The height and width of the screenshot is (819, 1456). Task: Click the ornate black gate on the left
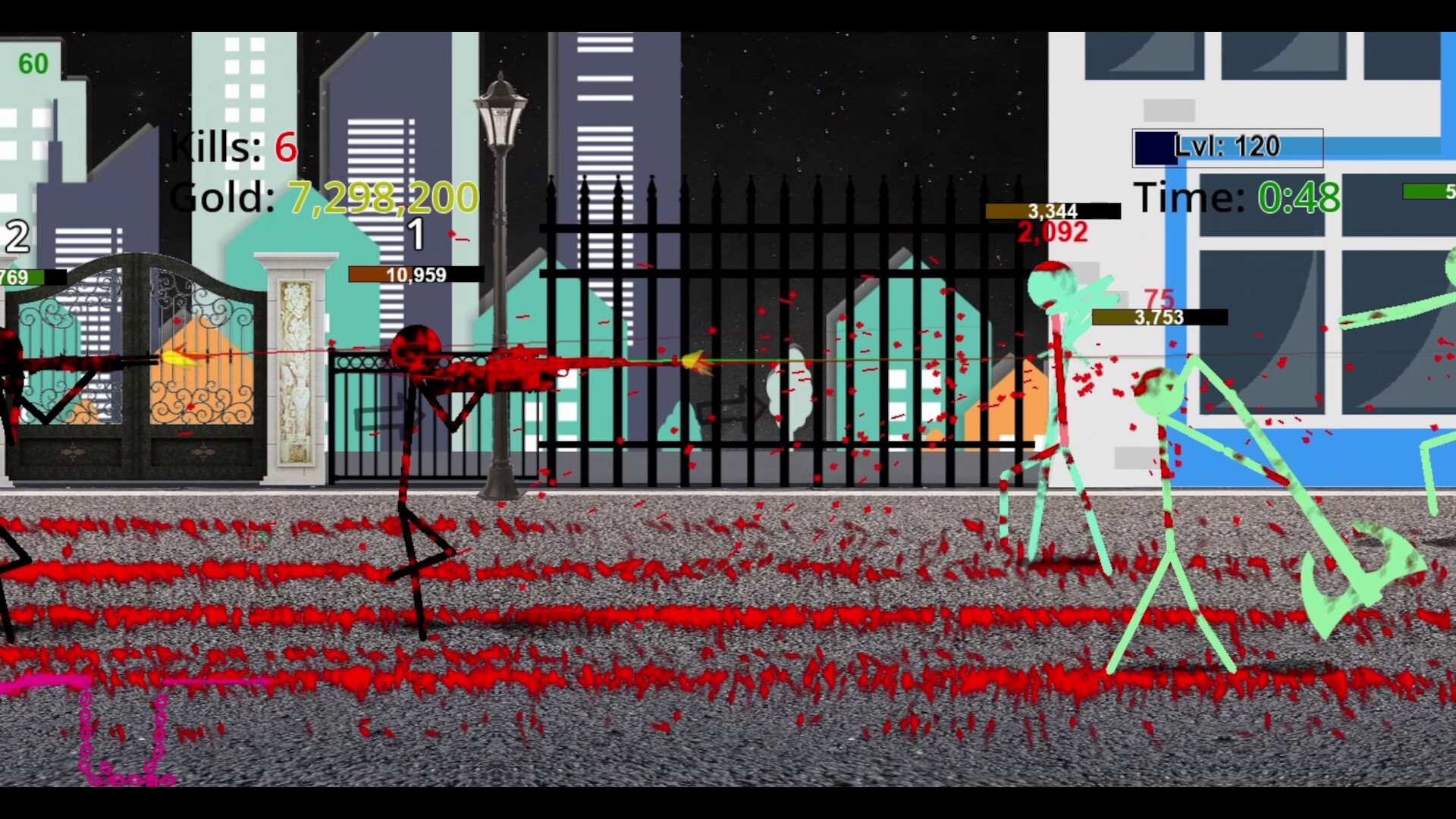[136, 364]
